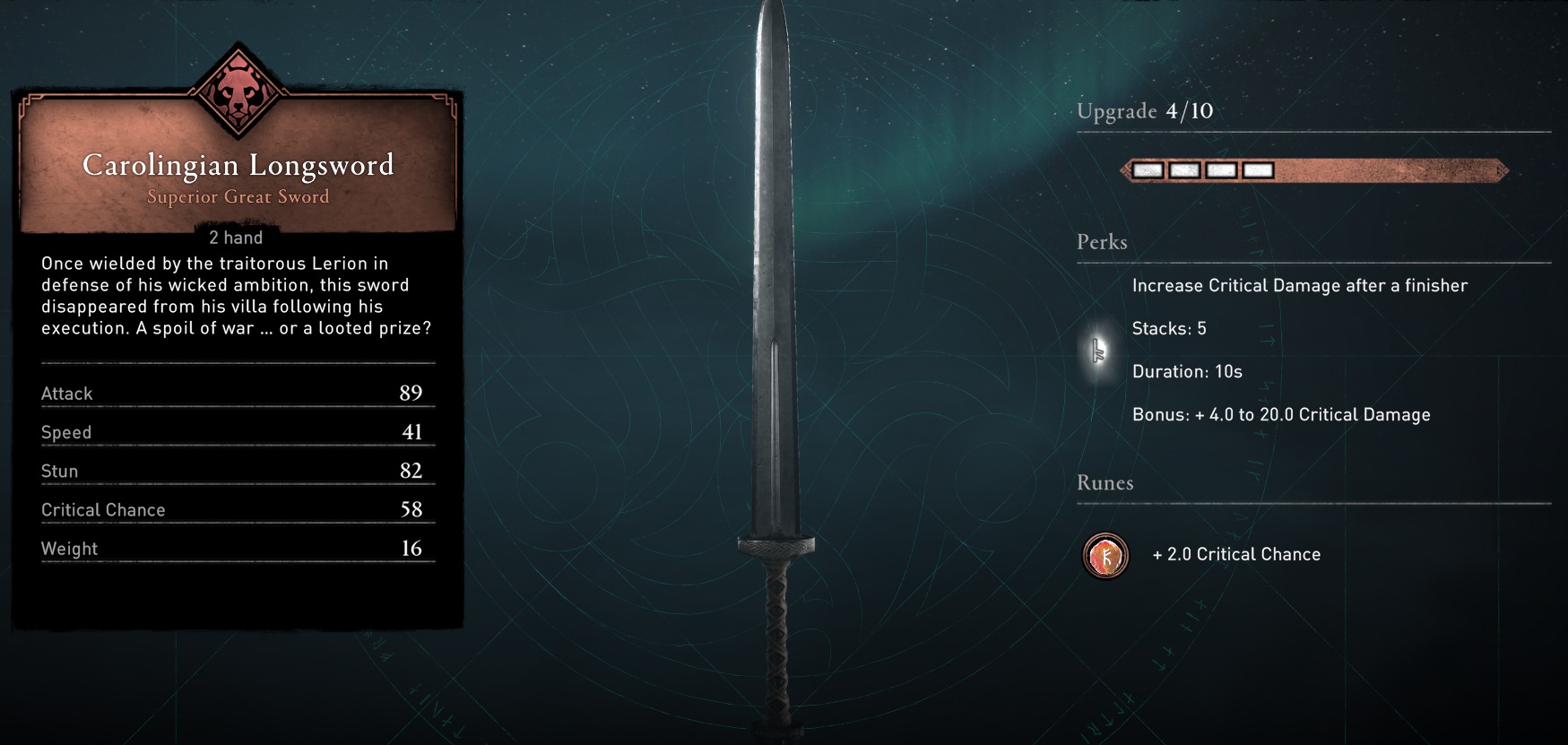Select the red Critical Chance rune slot
The image size is (1568, 745).
pos(1105,556)
